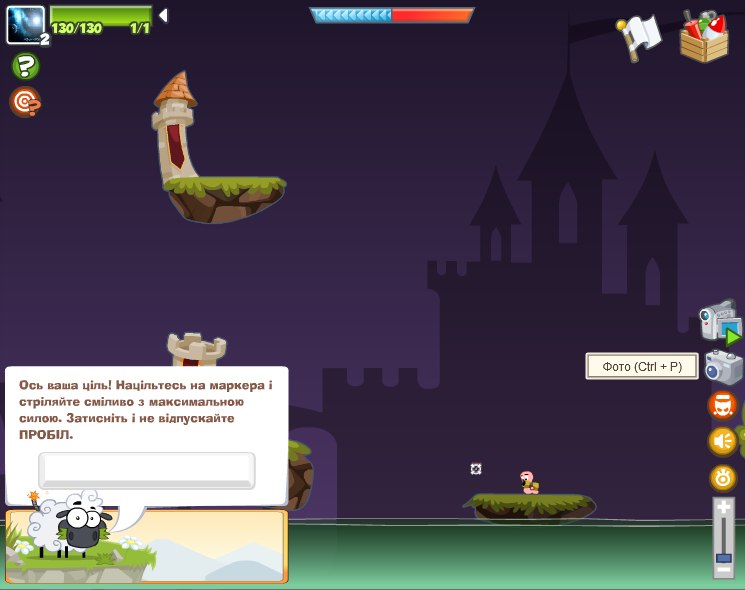Start video recording with the camcorder icon

pyautogui.click(x=720, y=322)
